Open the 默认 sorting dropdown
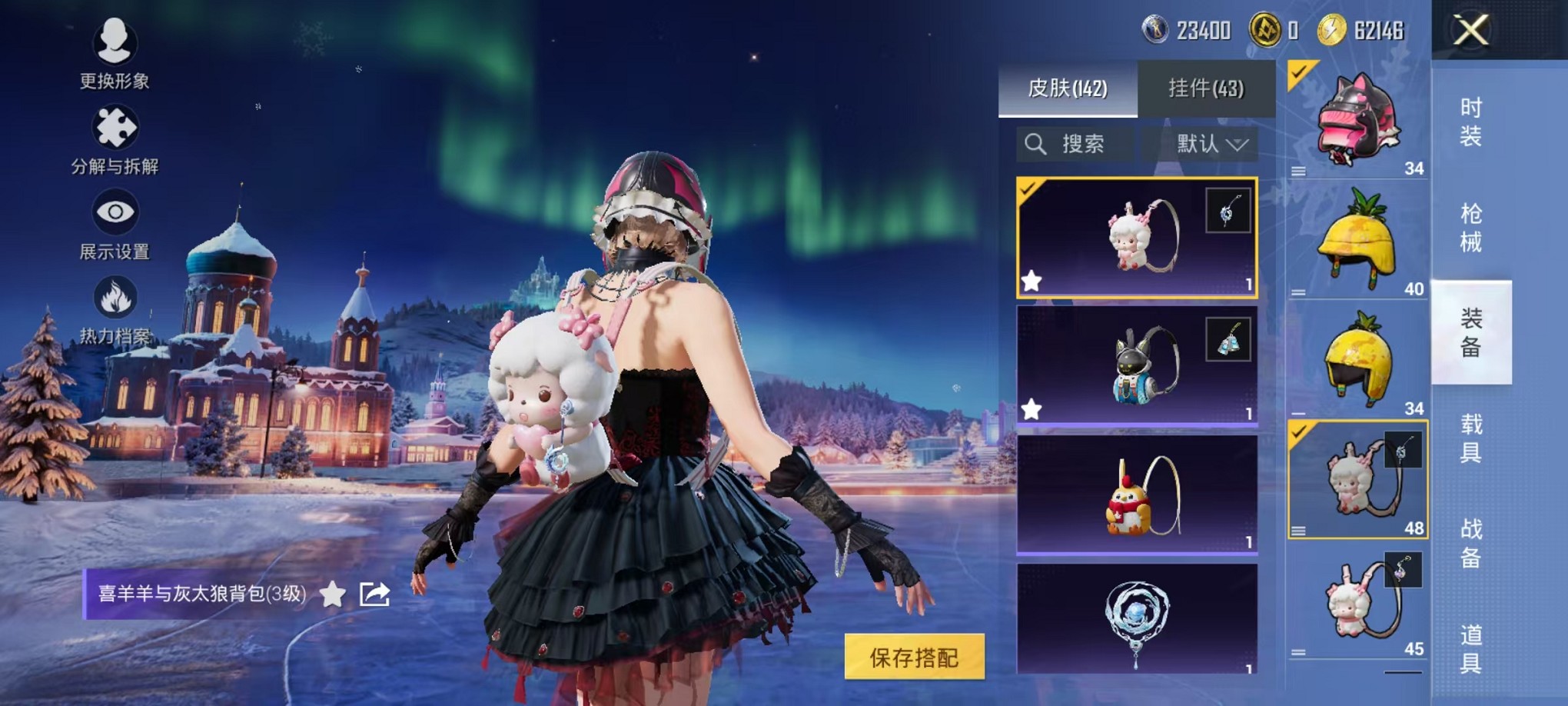The width and height of the screenshot is (1568, 706). click(1203, 144)
